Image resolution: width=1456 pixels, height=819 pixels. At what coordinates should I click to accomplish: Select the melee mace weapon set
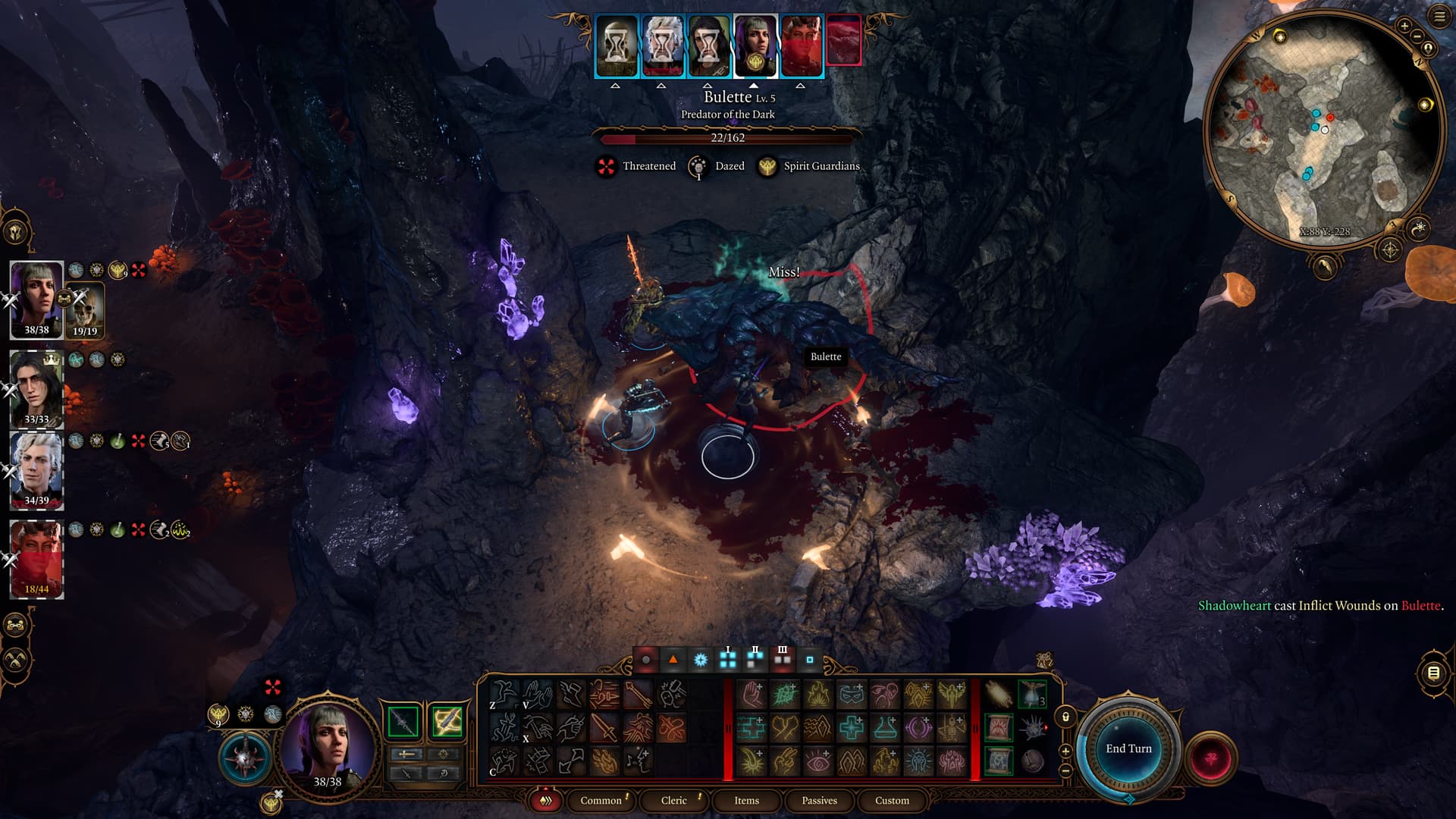(x=403, y=722)
